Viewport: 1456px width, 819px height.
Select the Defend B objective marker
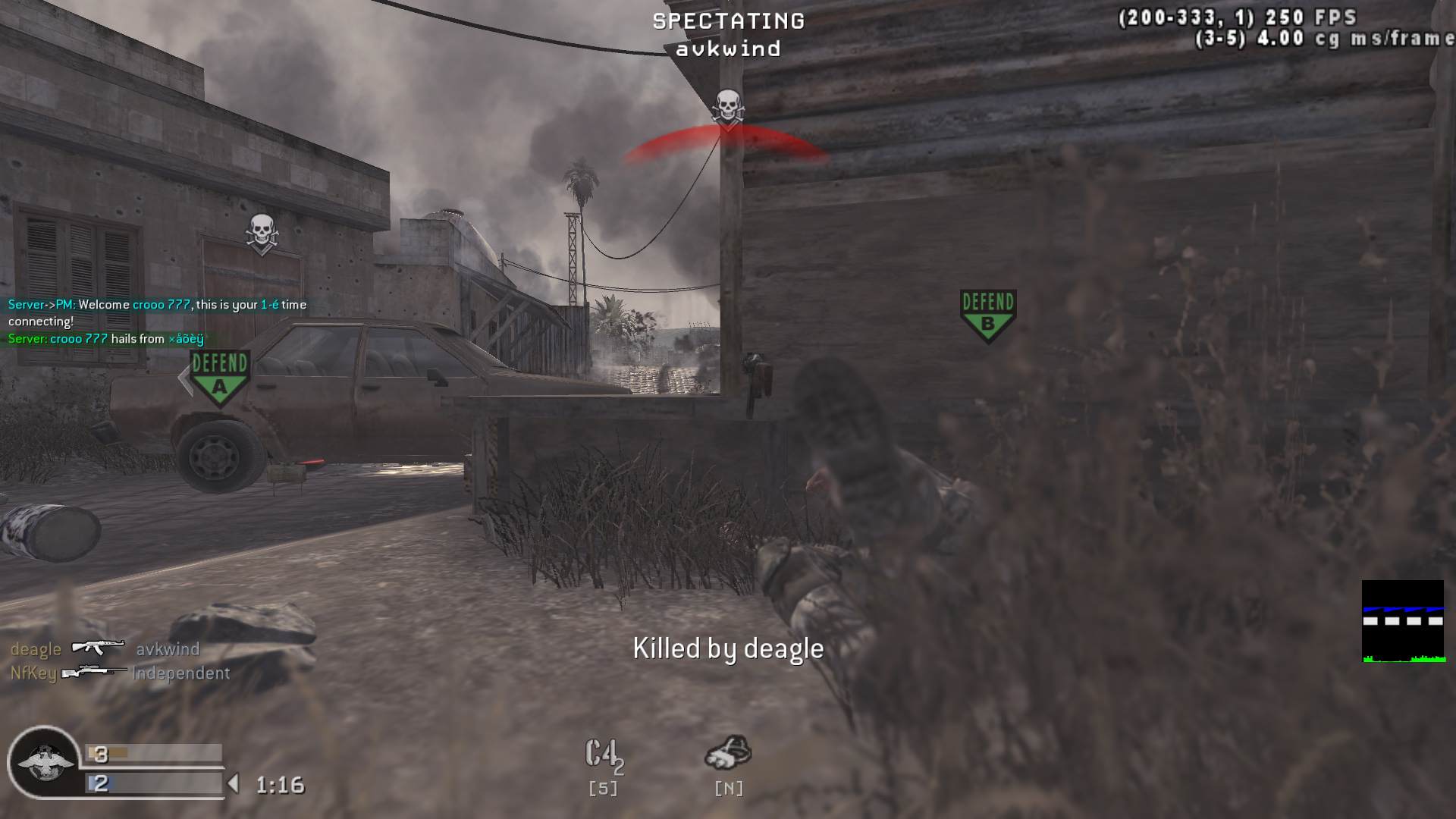tap(987, 315)
